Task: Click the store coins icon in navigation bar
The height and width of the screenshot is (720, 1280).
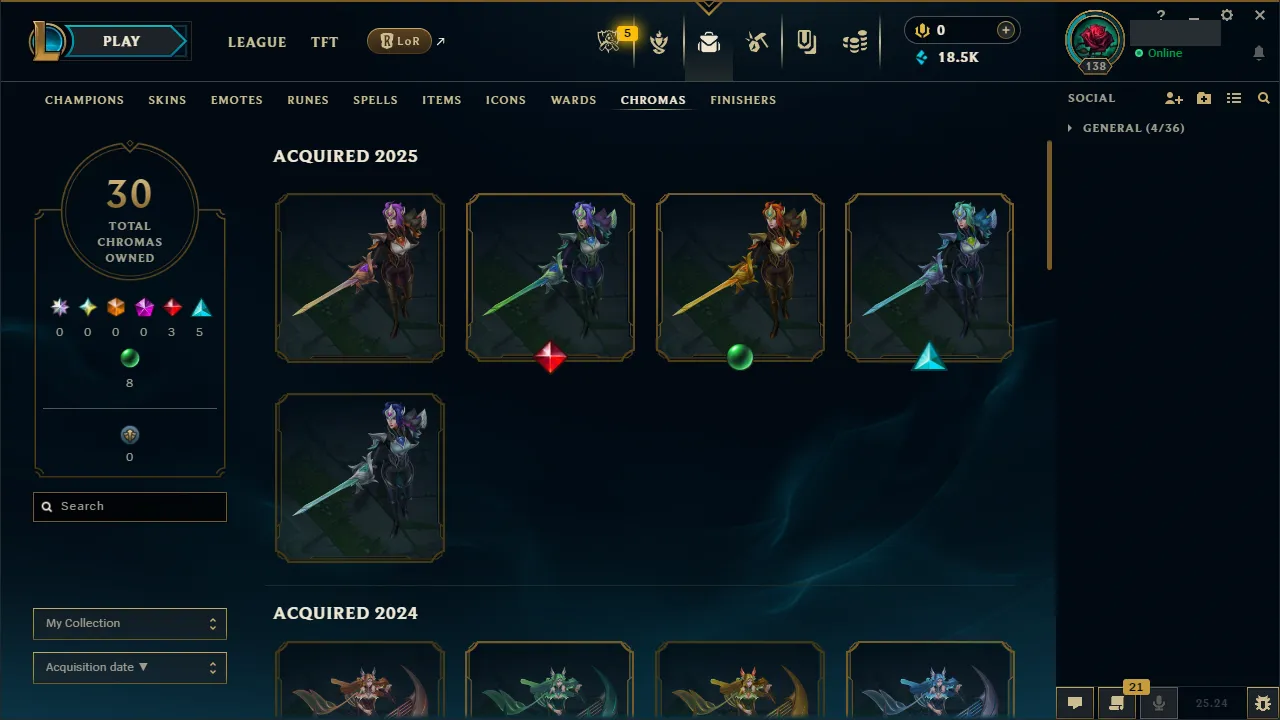Action: pyautogui.click(x=855, y=41)
